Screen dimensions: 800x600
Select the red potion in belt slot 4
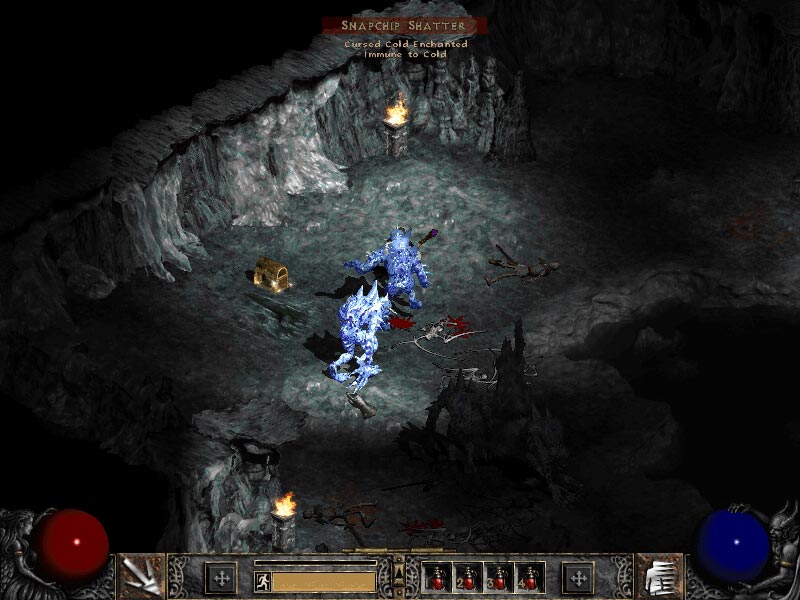[x=530, y=578]
